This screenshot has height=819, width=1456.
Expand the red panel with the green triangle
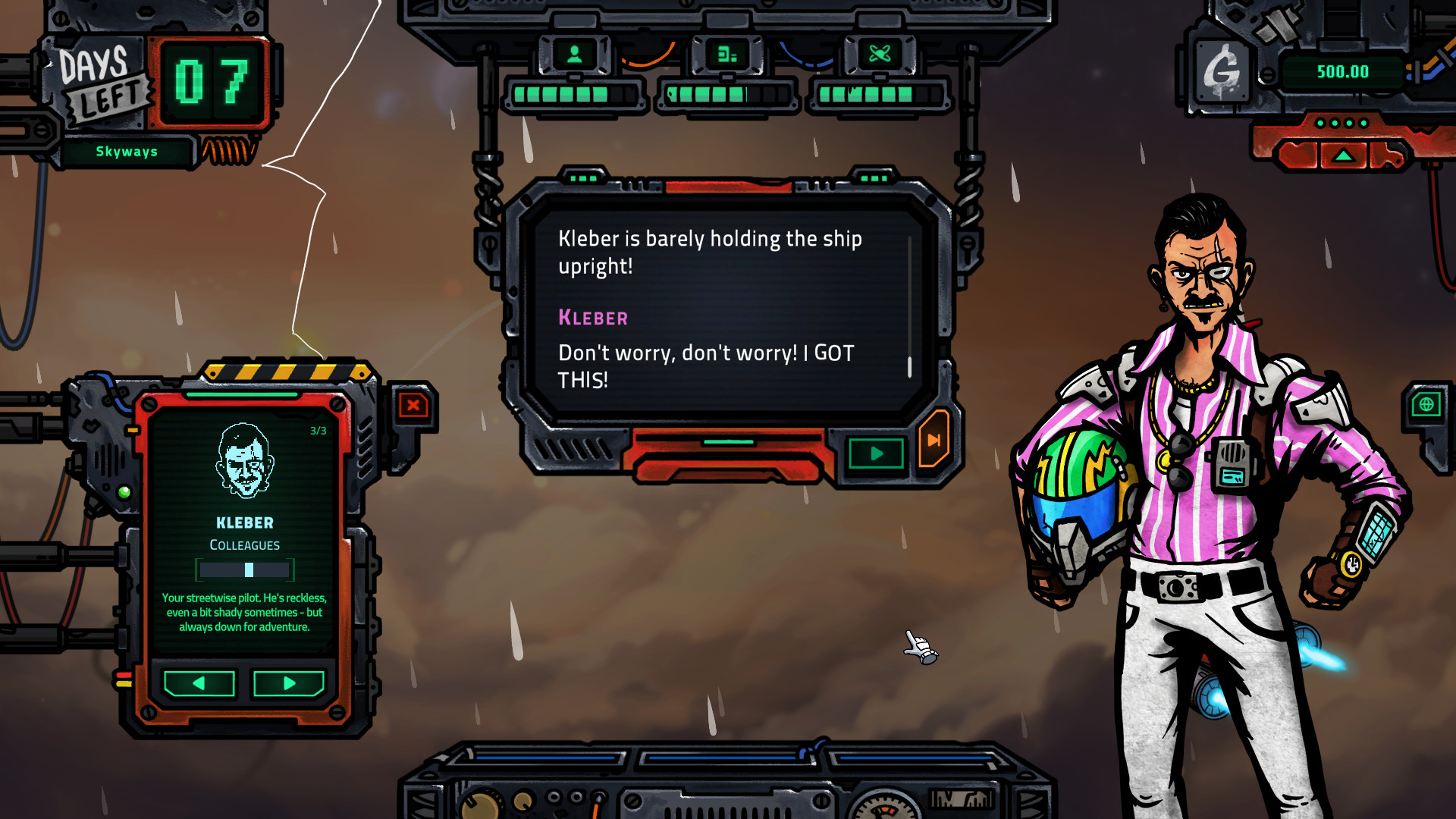(1342, 154)
